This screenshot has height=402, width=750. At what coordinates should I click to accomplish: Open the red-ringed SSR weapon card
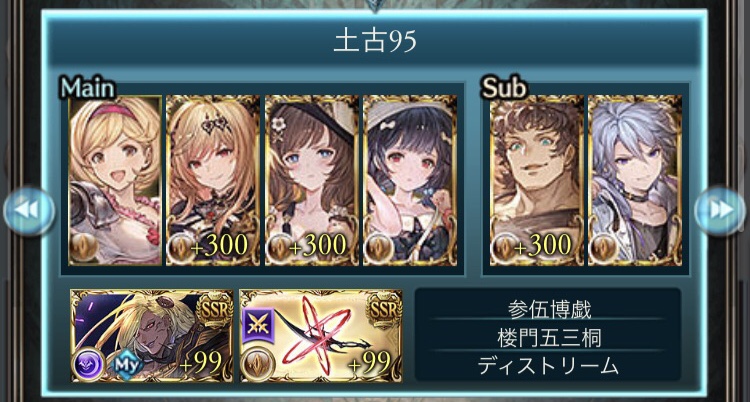pos(321,336)
